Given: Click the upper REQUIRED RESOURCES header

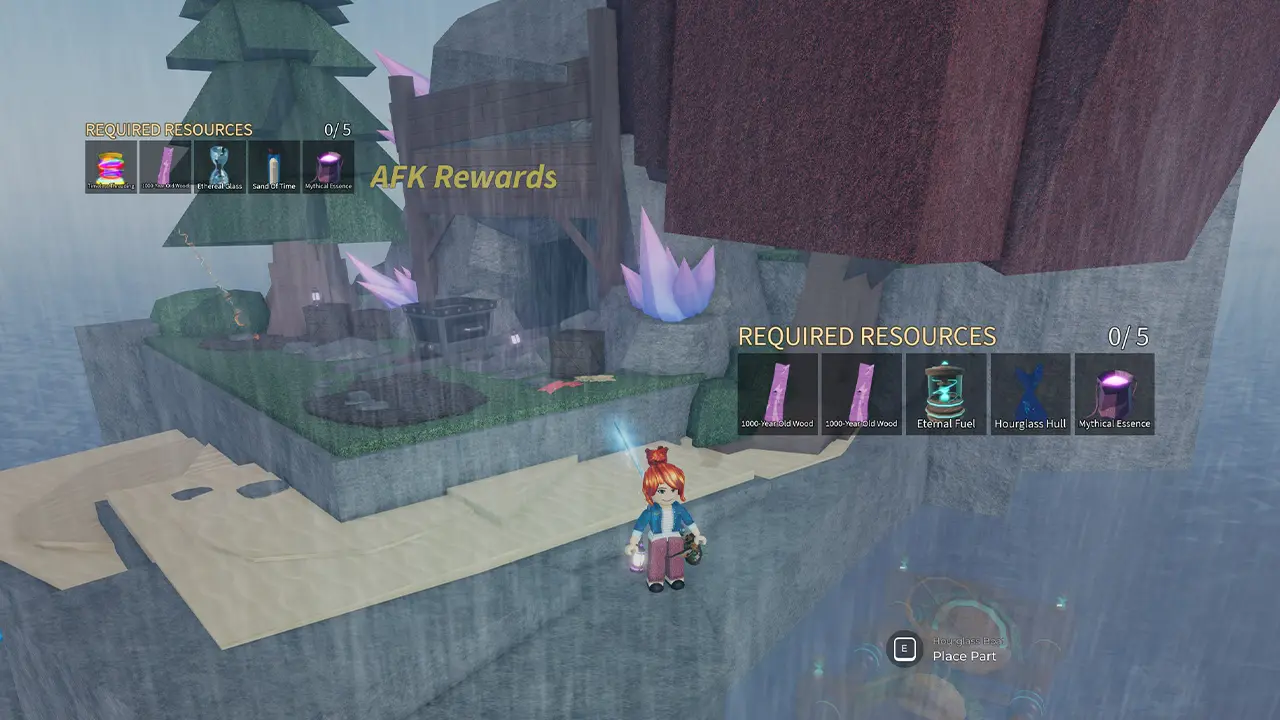Looking at the screenshot, I should [x=168, y=129].
